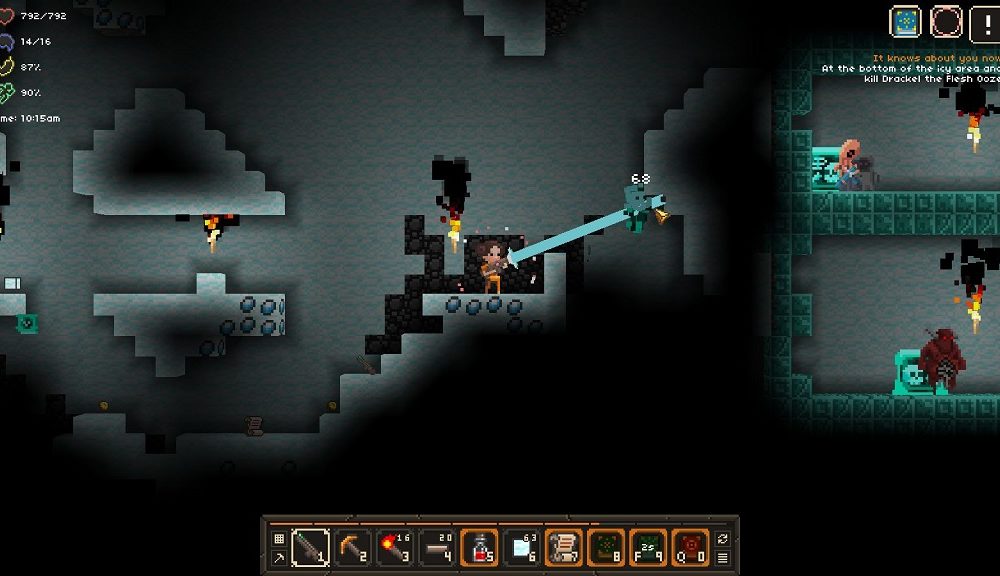The height and width of the screenshot is (576, 1000).
Task: Select the wood plank stack in slot 4
Action: pyautogui.click(x=438, y=547)
